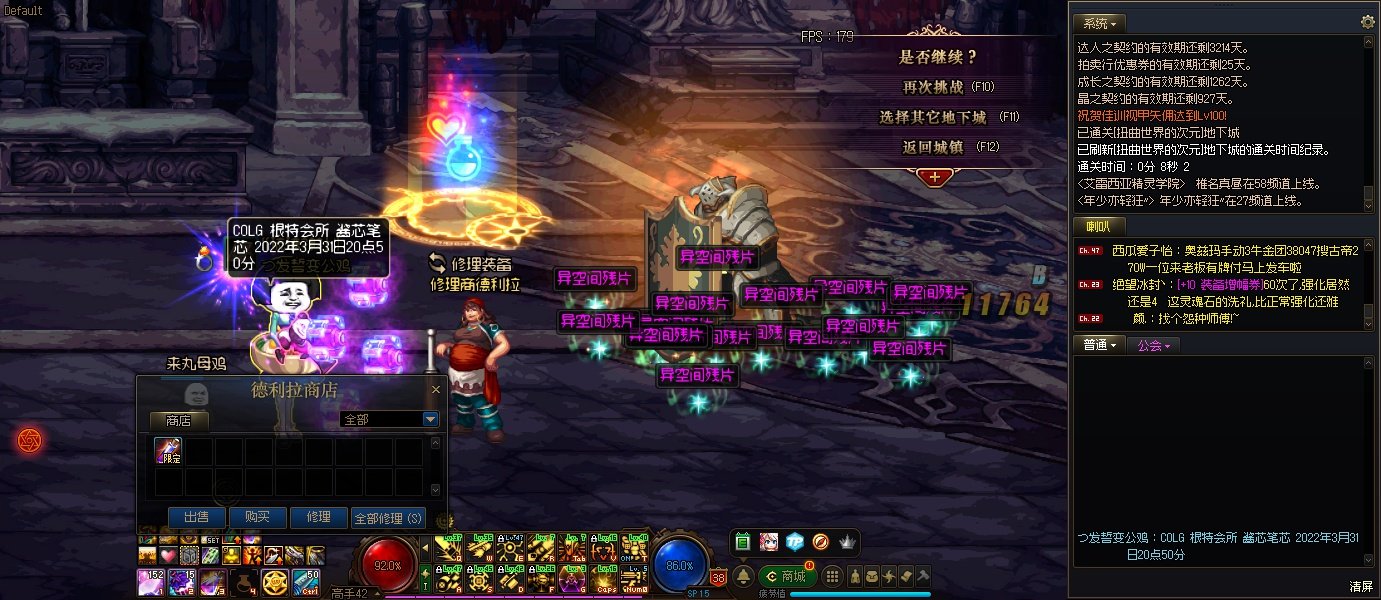The height and width of the screenshot is (600, 1381).
Task: Repair all gear with 全部修理 button
Action: [388, 518]
